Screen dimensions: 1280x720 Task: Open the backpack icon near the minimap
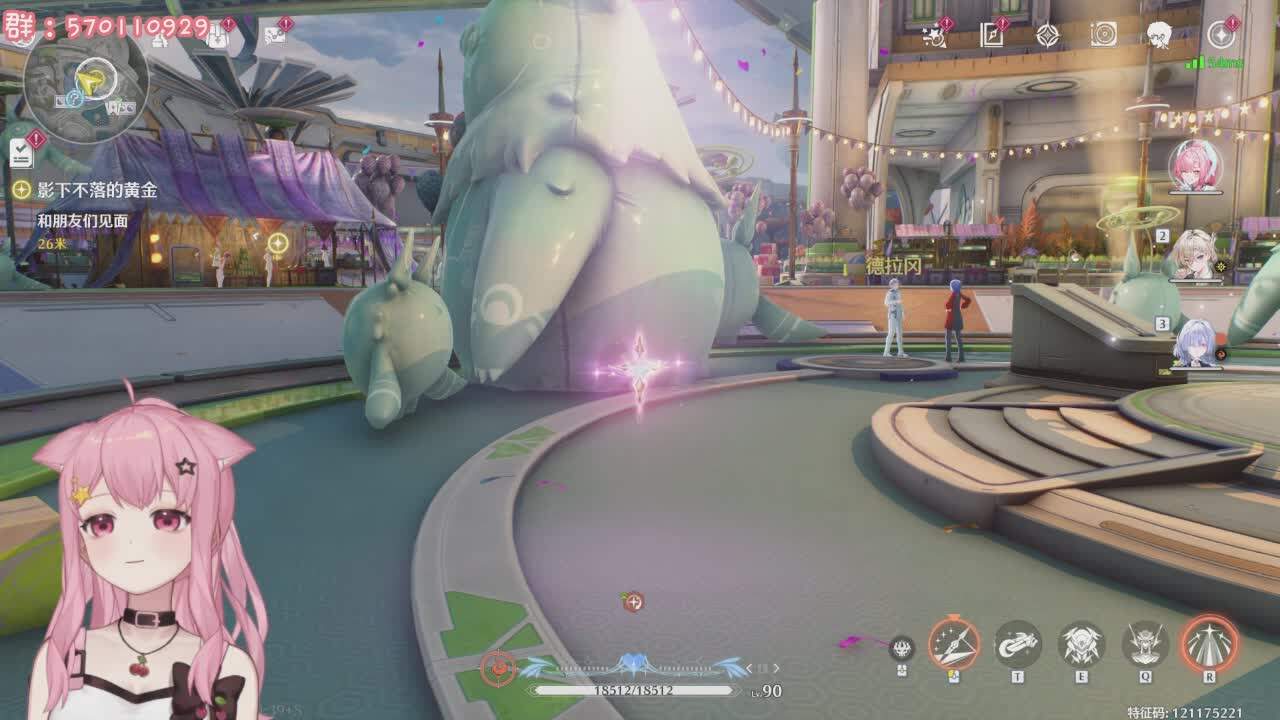217,36
